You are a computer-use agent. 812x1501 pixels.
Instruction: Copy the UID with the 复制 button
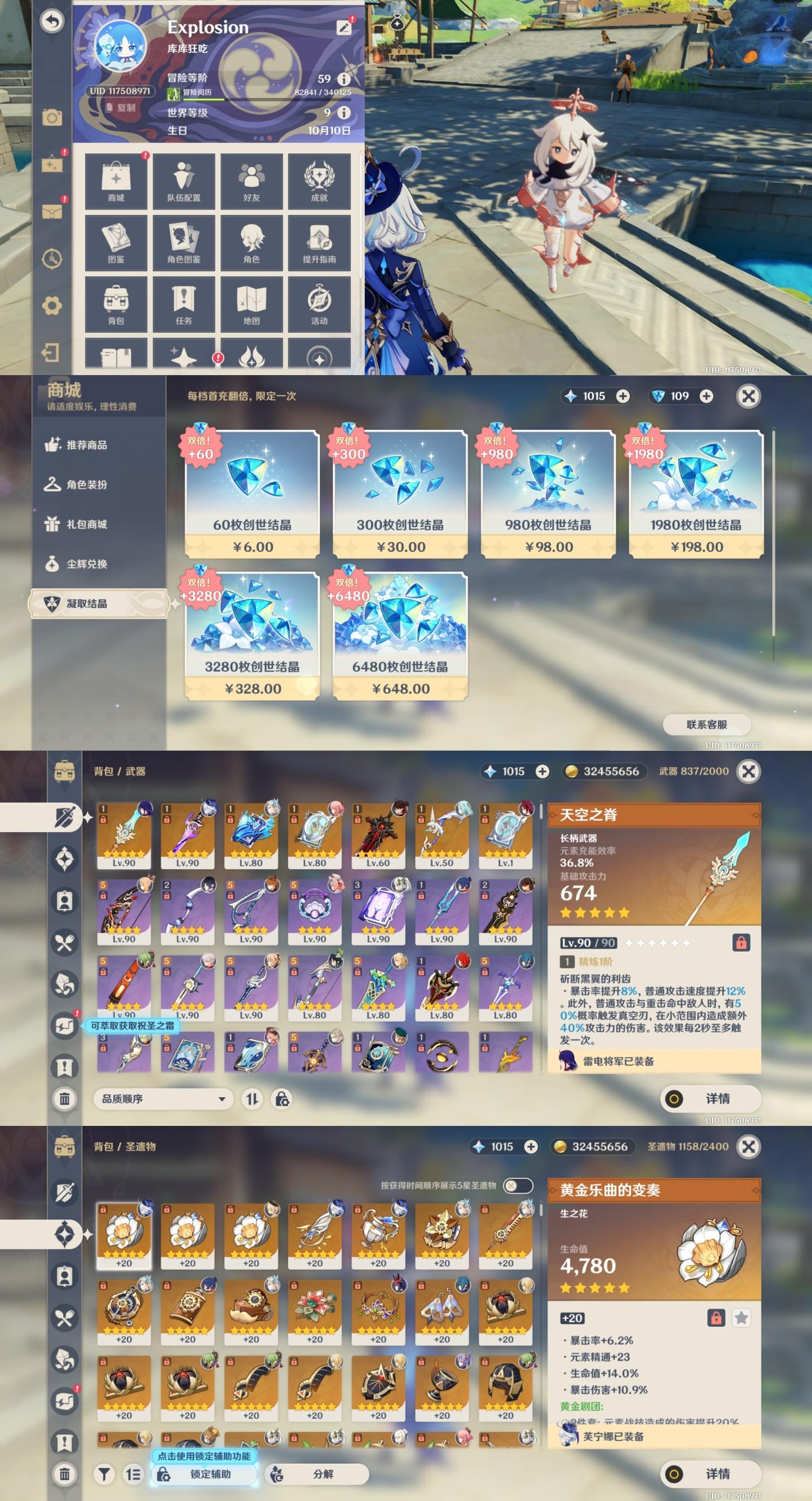point(121,108)
